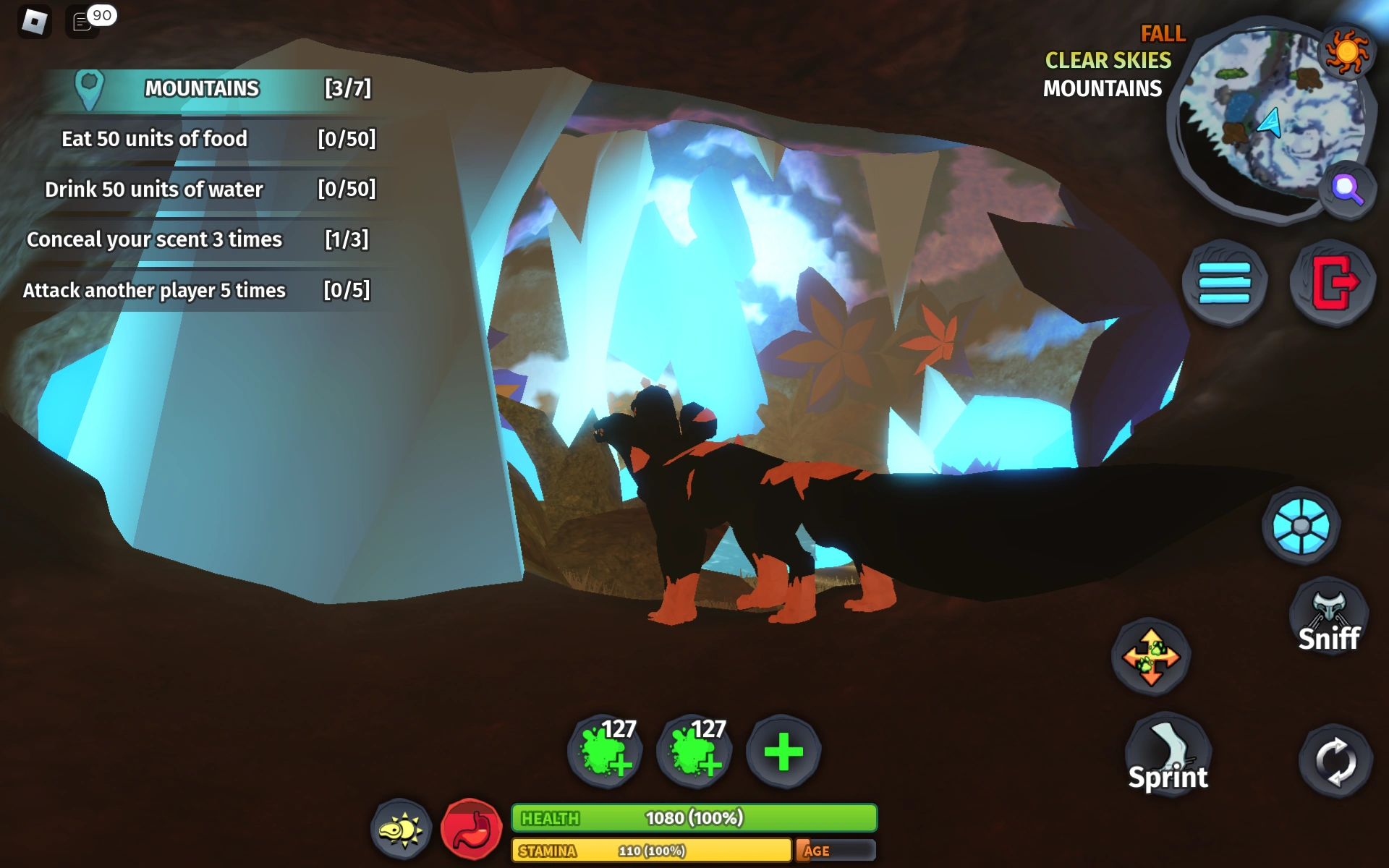Click the first 127 green splat button
Screen dimensions: 1389x868
pyautogui.click(x=608, y=752)
